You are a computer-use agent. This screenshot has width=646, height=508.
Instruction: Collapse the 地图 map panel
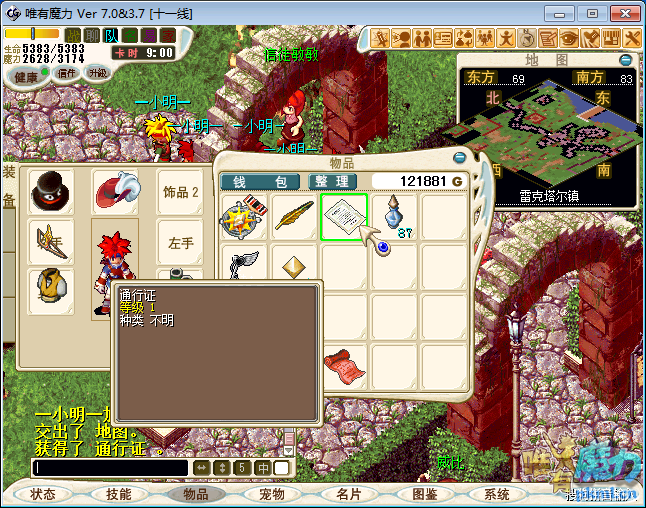pos(626,60)
